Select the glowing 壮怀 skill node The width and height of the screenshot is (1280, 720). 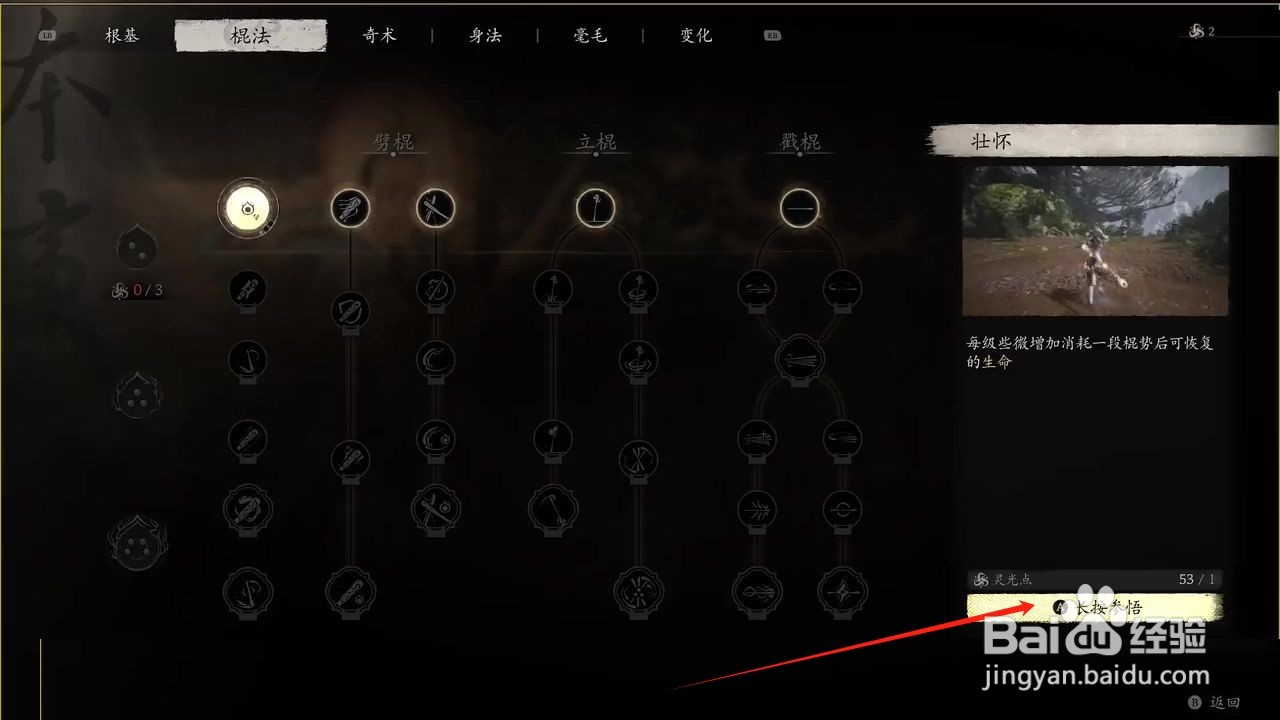(x=248, y=208)
